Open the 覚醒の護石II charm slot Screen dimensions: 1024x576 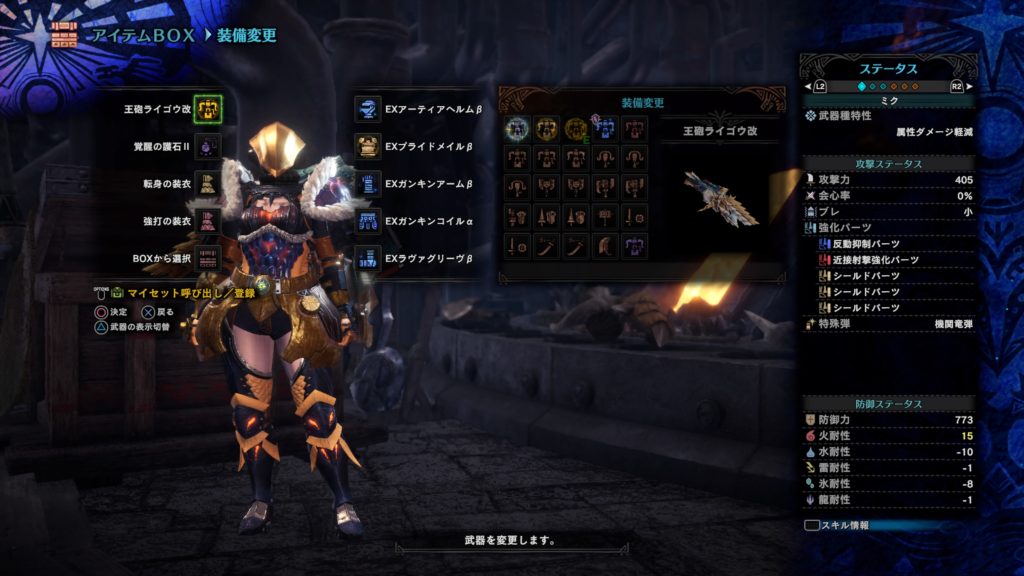207,146
